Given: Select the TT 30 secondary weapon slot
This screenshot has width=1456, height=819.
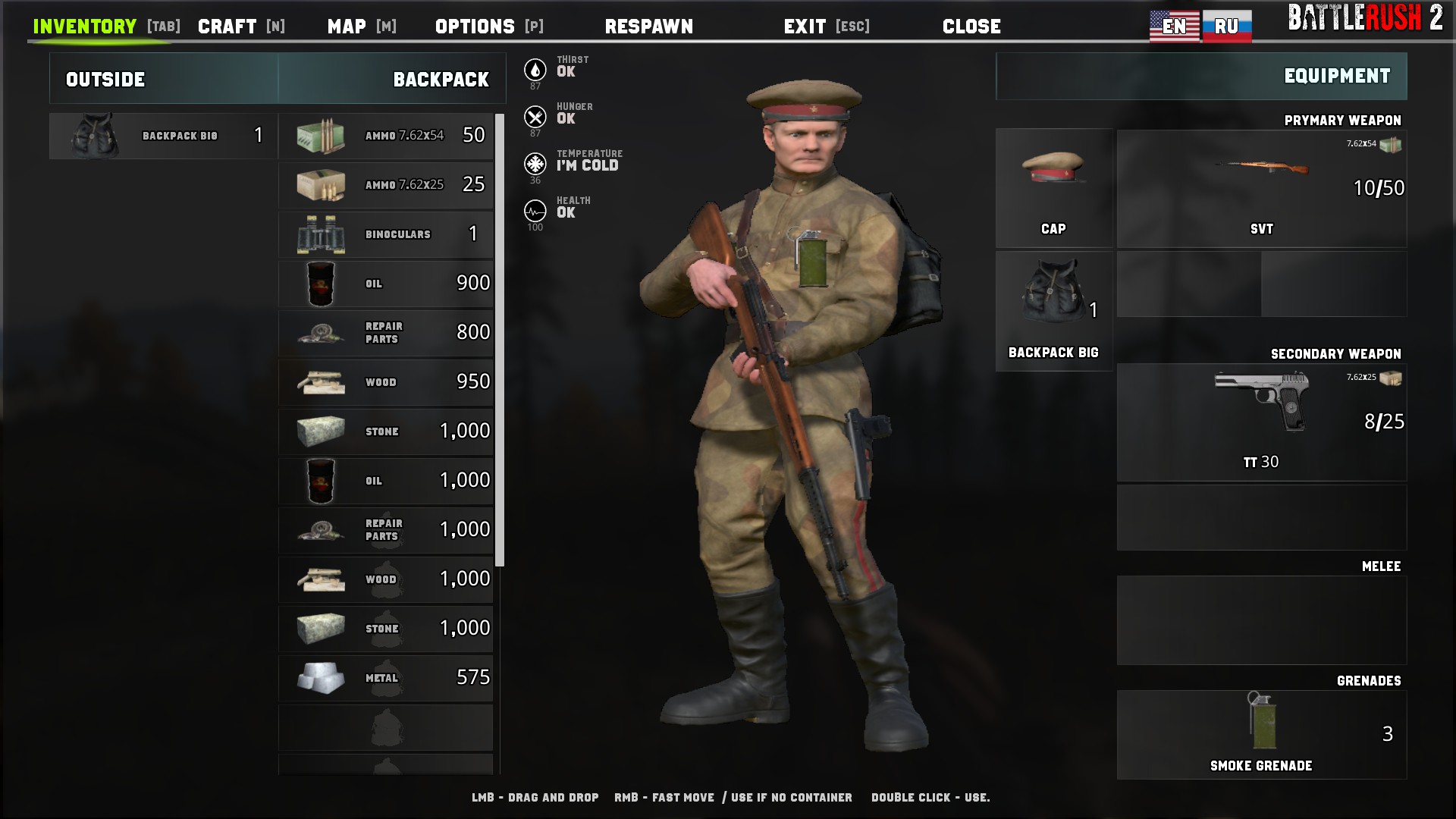Looking at the screenshot, I should click(1261, 422).
